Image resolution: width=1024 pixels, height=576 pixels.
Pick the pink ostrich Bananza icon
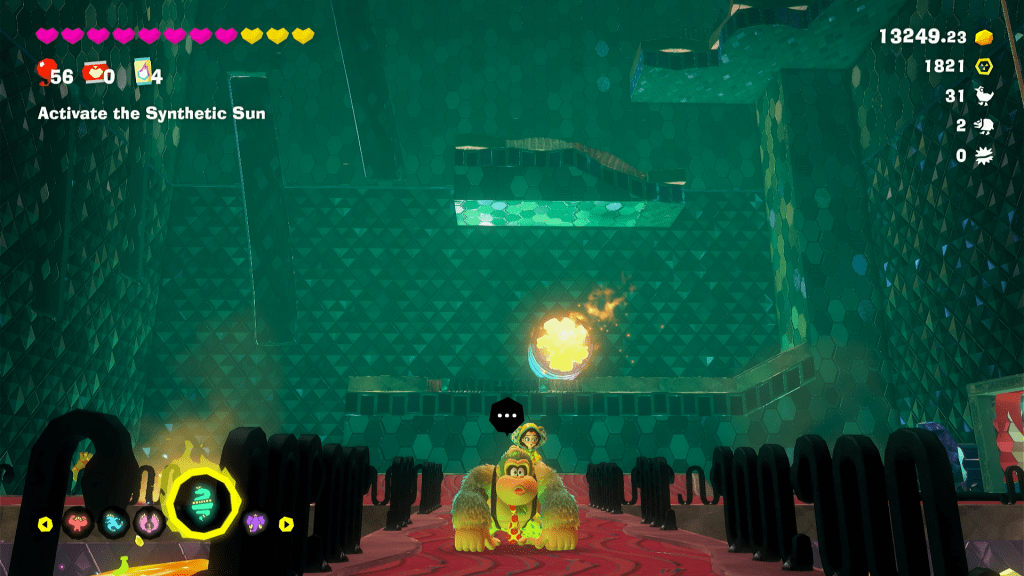(x=151, y=522)
